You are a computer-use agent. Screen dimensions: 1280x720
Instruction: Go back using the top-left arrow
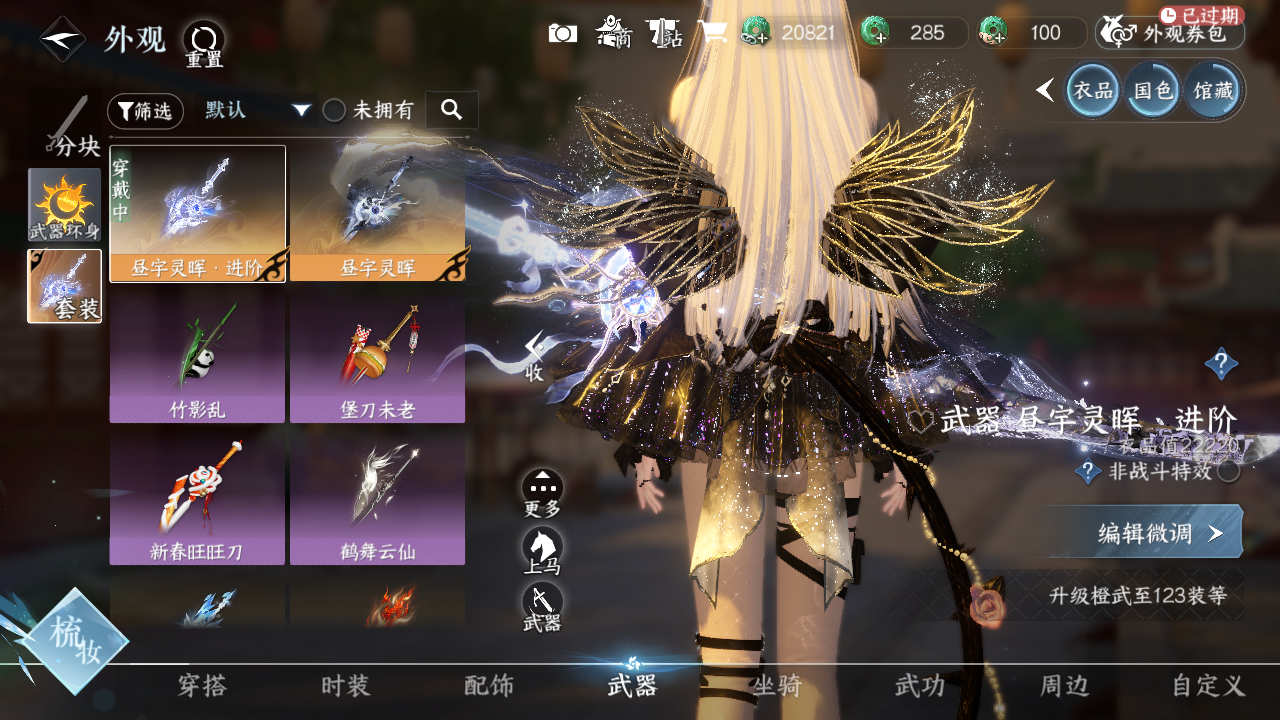click(62, 40)
